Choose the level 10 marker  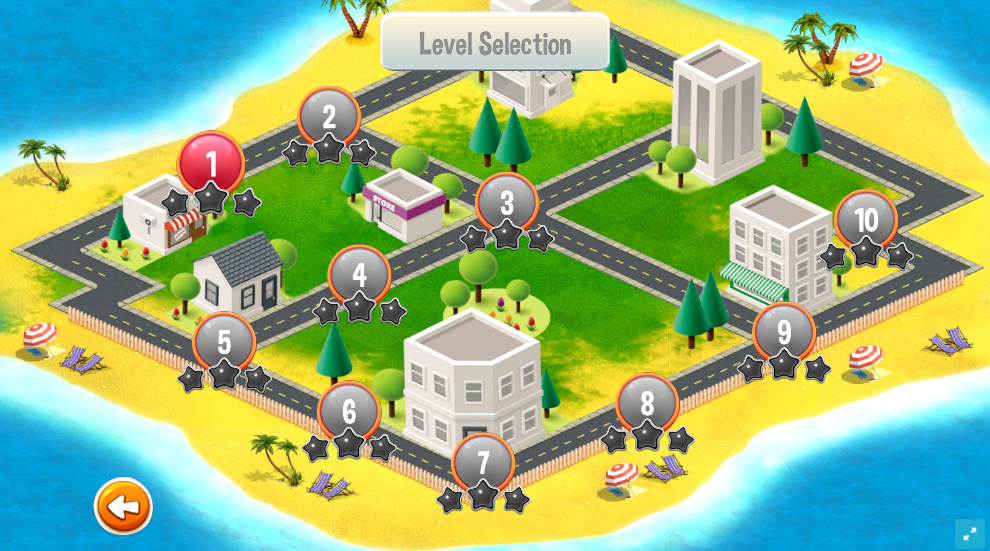point(866,219)
